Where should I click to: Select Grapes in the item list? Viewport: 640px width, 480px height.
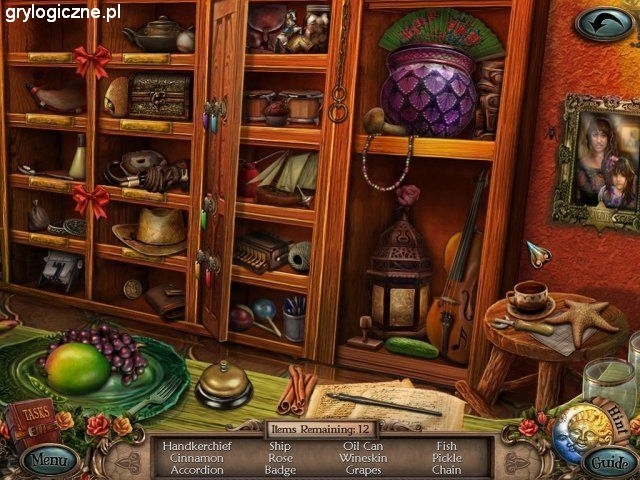(362, 470)
